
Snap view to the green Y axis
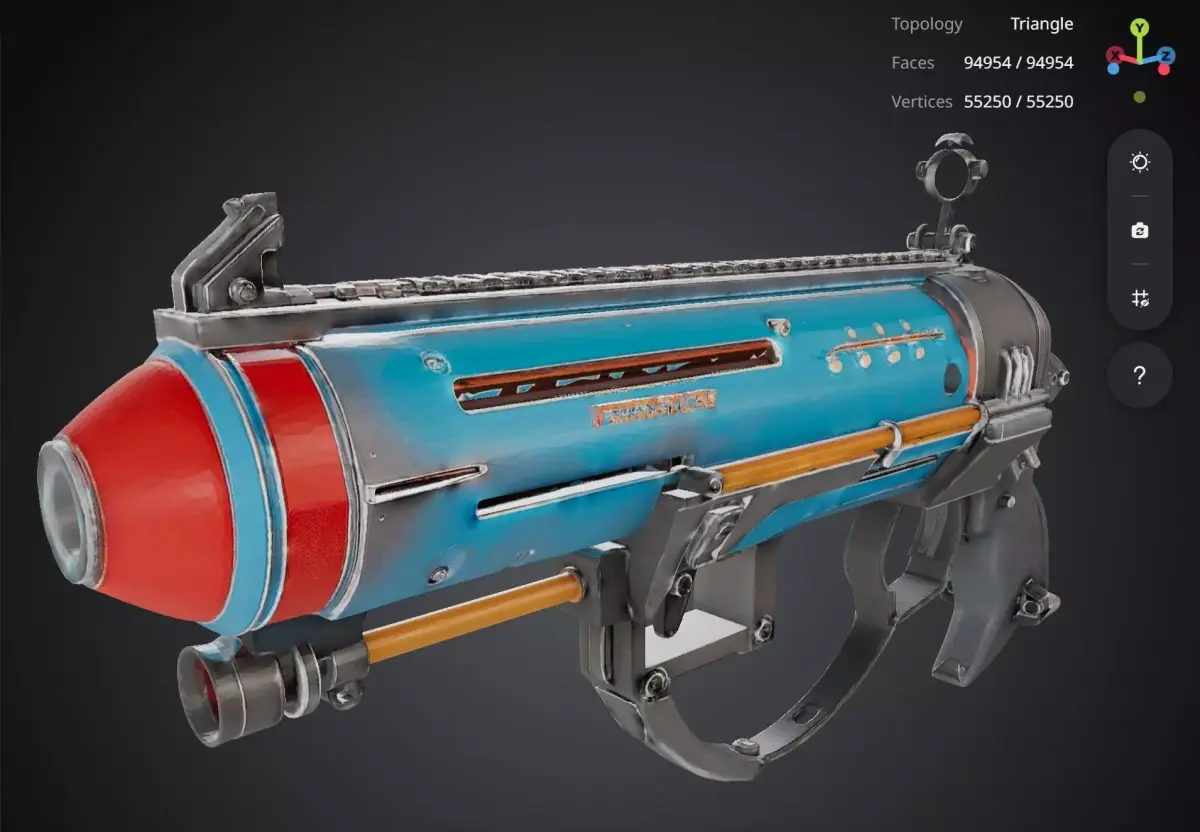pyautogui.click(x=1140, y=27)
